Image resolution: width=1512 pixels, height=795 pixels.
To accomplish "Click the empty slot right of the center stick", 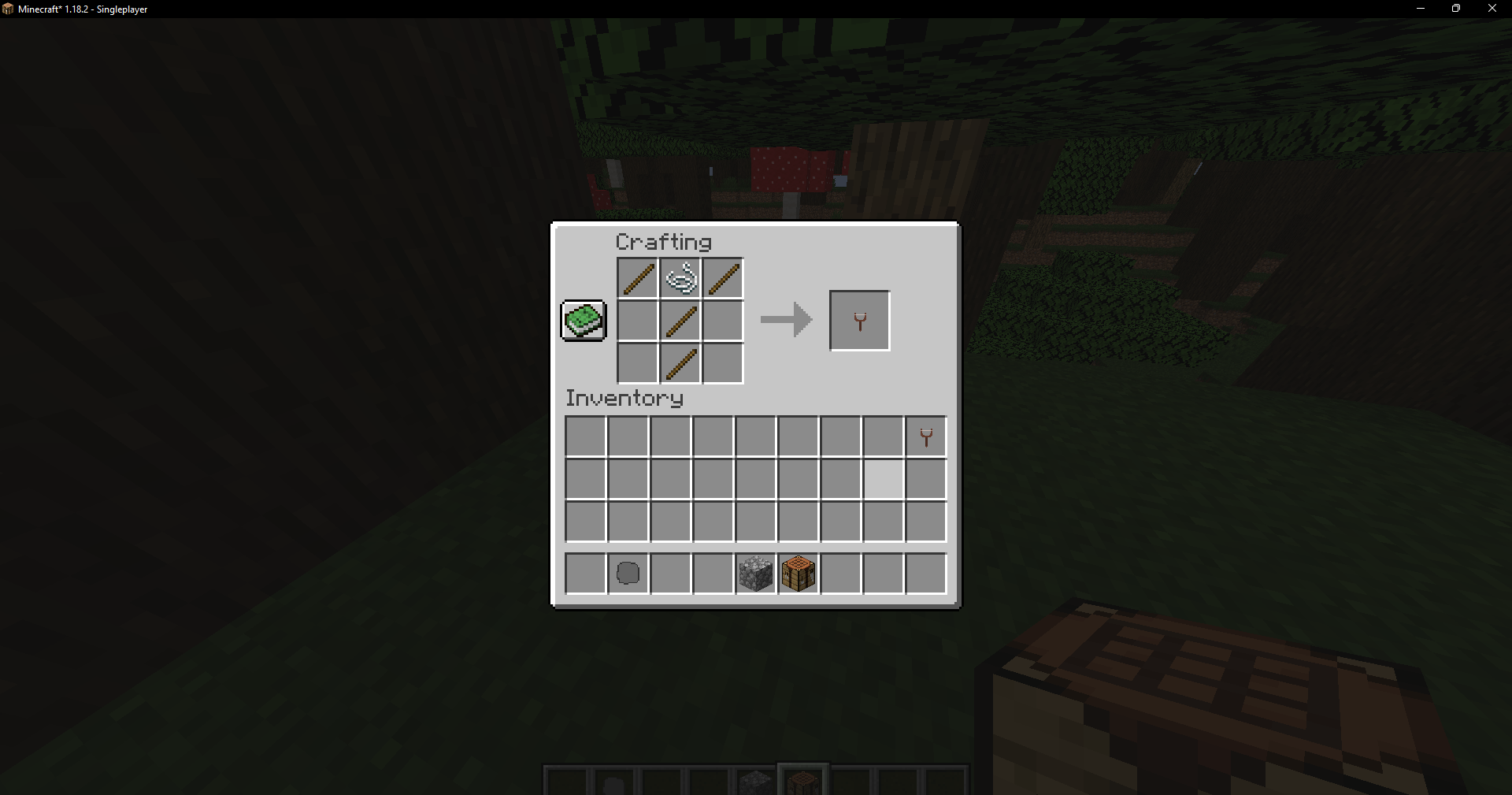I will (x=722, y=320).
